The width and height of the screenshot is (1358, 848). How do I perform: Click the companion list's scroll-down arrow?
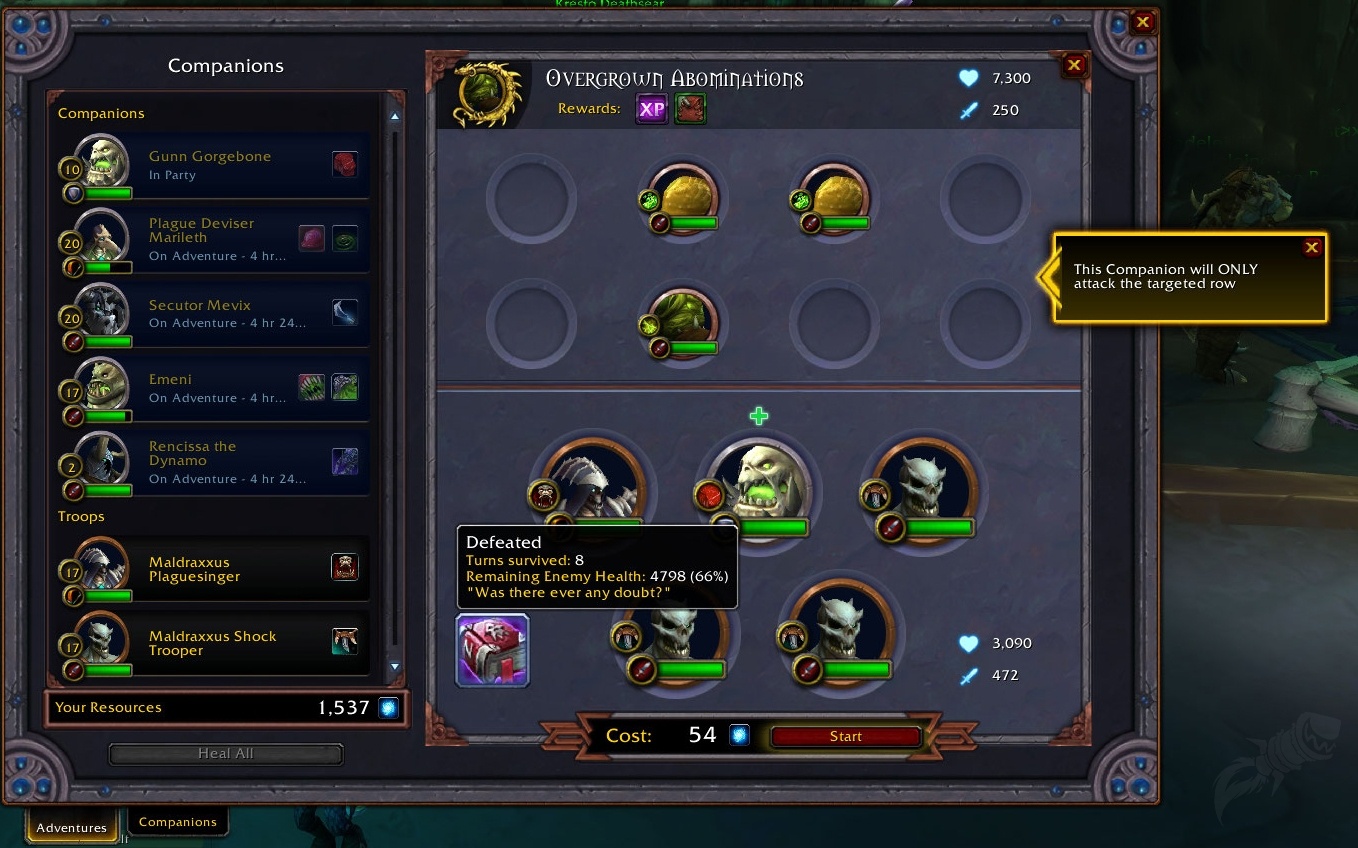point(395,666)
